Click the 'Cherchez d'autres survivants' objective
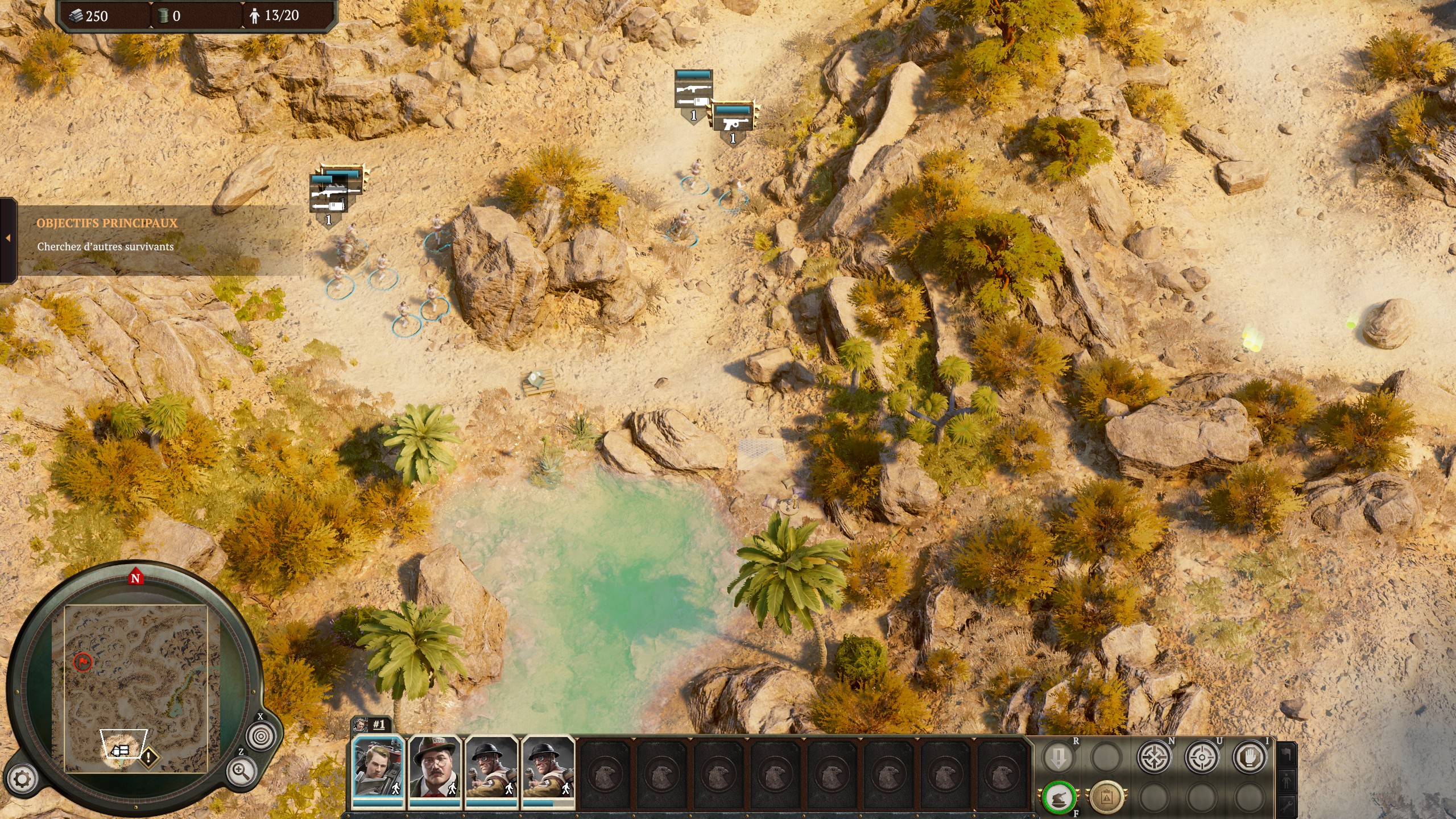This screenshot has height=819, width=1456. pos(105,247)
